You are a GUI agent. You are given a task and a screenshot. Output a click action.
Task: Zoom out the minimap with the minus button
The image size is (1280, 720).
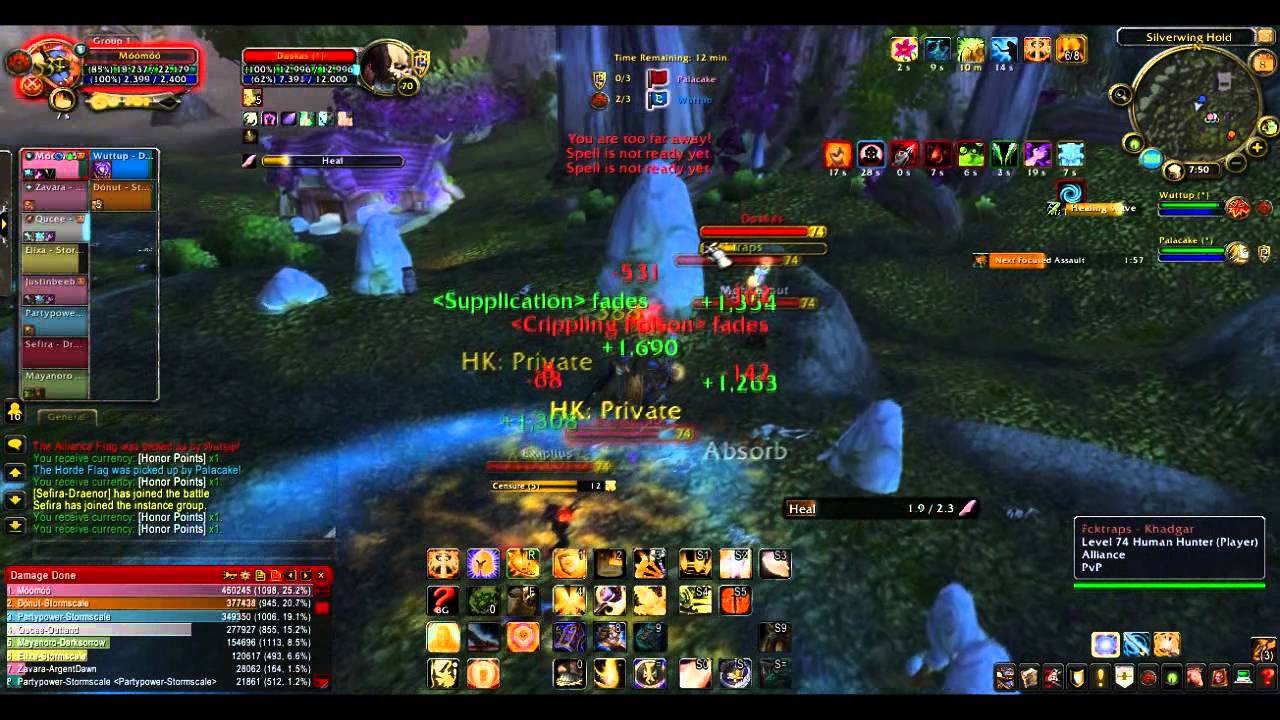click(x=1237, y=162)
